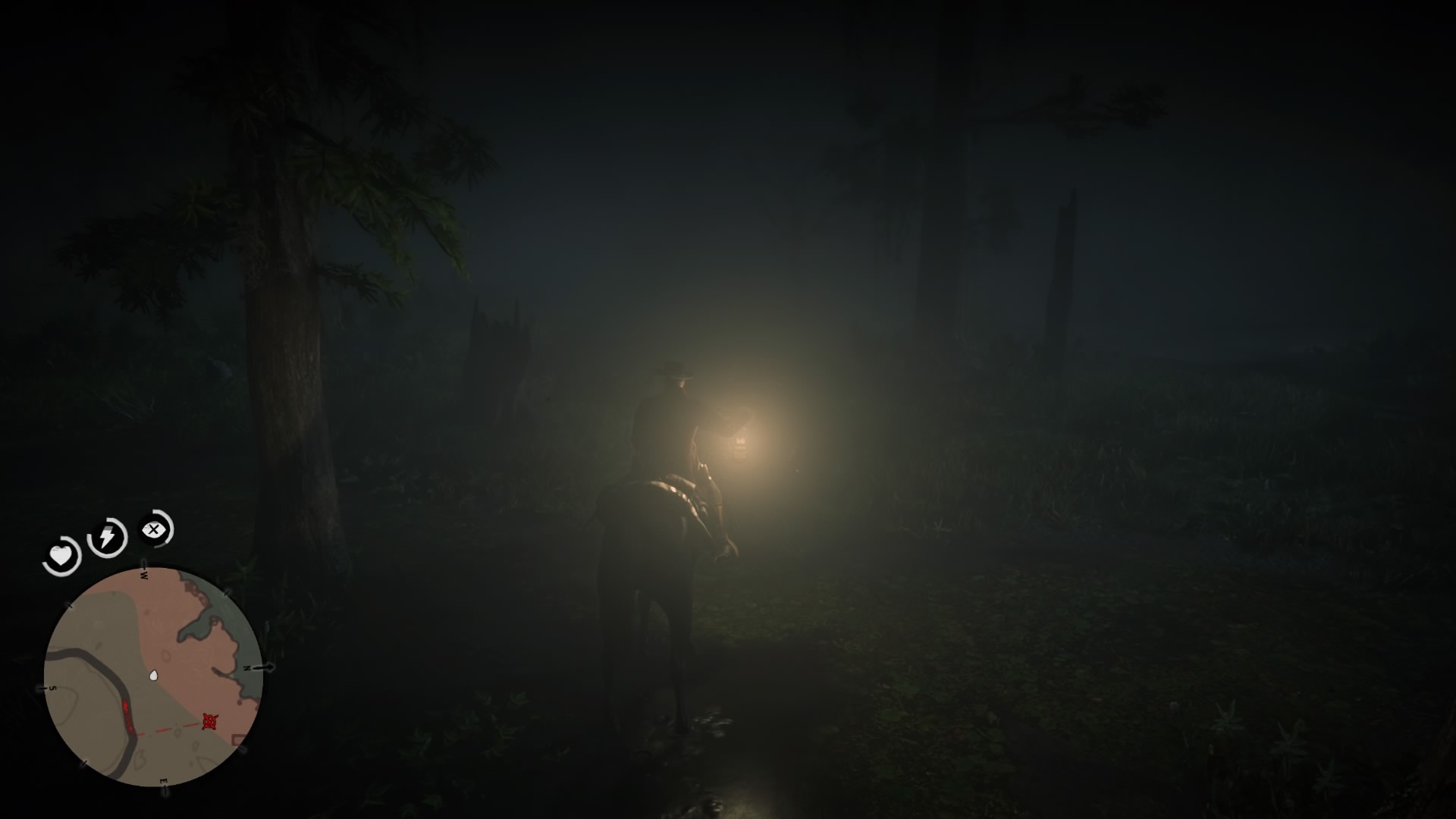This screenshot has width=1456, height=819.
Task: Click the Dead Eye core icon
Action: click(x=154, y=531)
